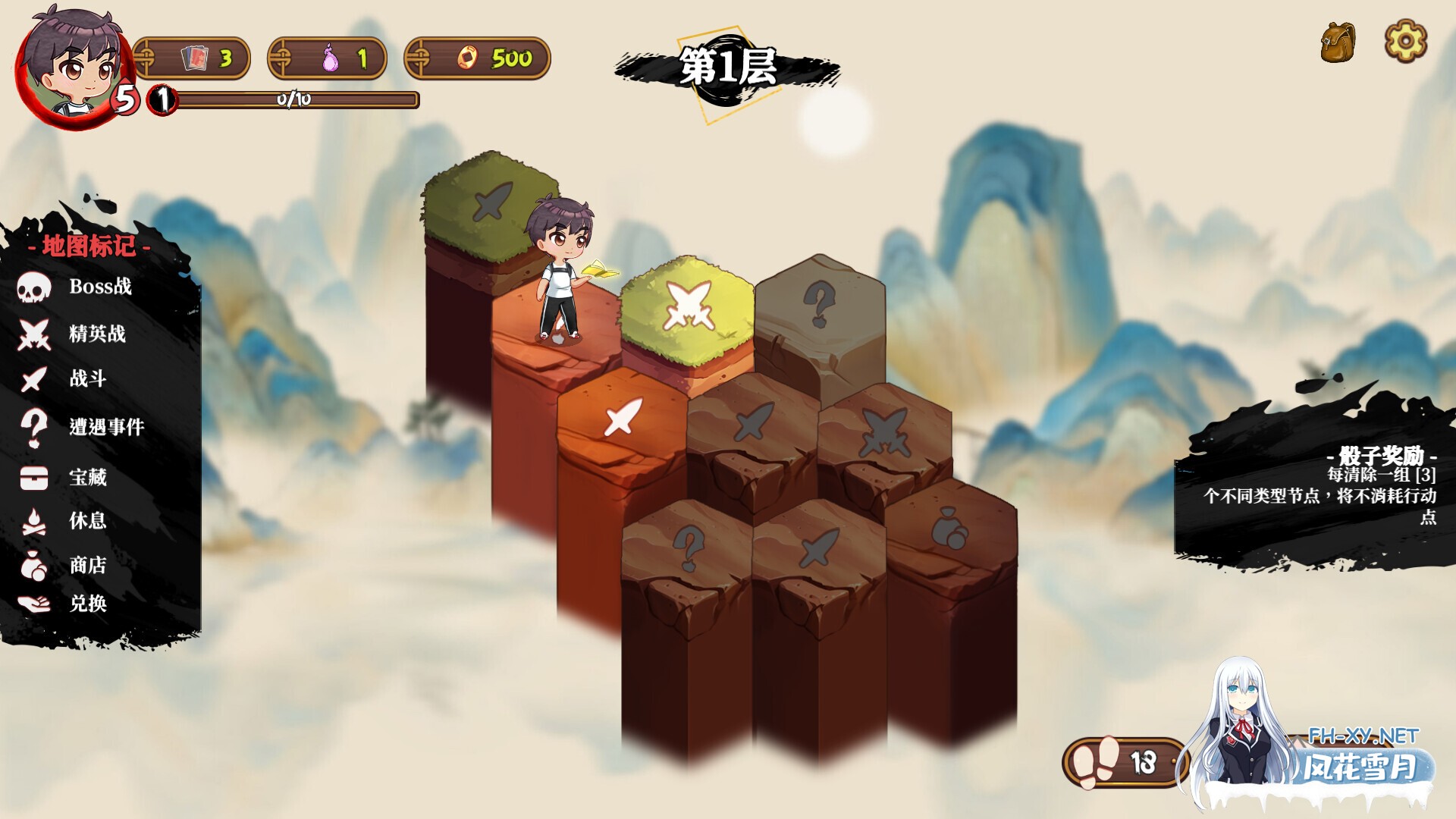Click the player character portrait

coord(73,64)
